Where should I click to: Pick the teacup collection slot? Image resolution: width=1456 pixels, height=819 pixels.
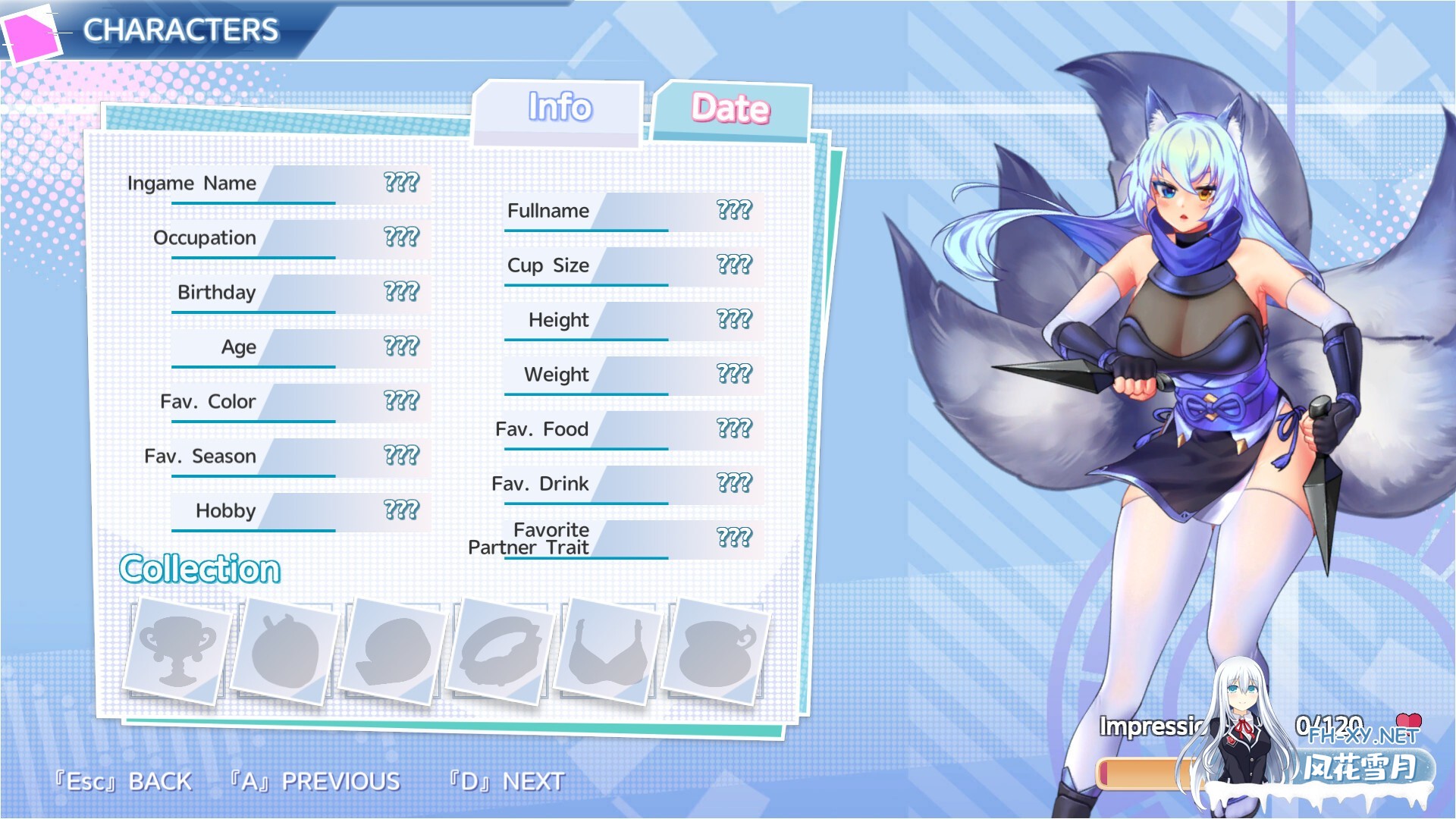(716, 651)
